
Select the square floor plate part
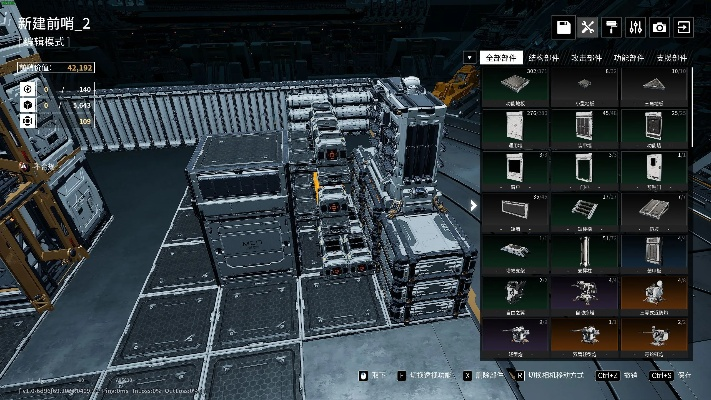click(x=515, y=86)
